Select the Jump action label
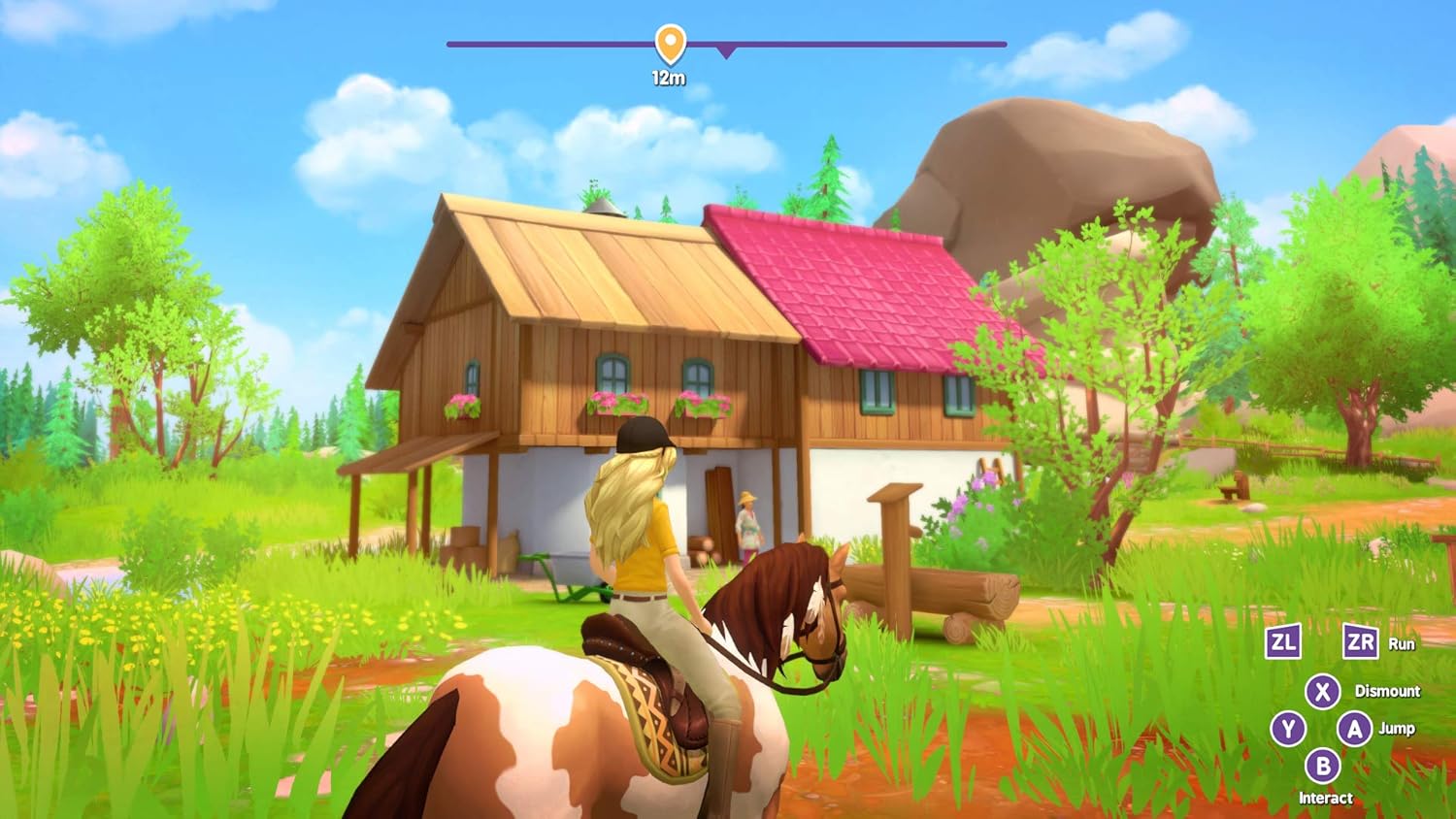Viewport: 1456px width, 819px height. click(x=1395, y=726)
